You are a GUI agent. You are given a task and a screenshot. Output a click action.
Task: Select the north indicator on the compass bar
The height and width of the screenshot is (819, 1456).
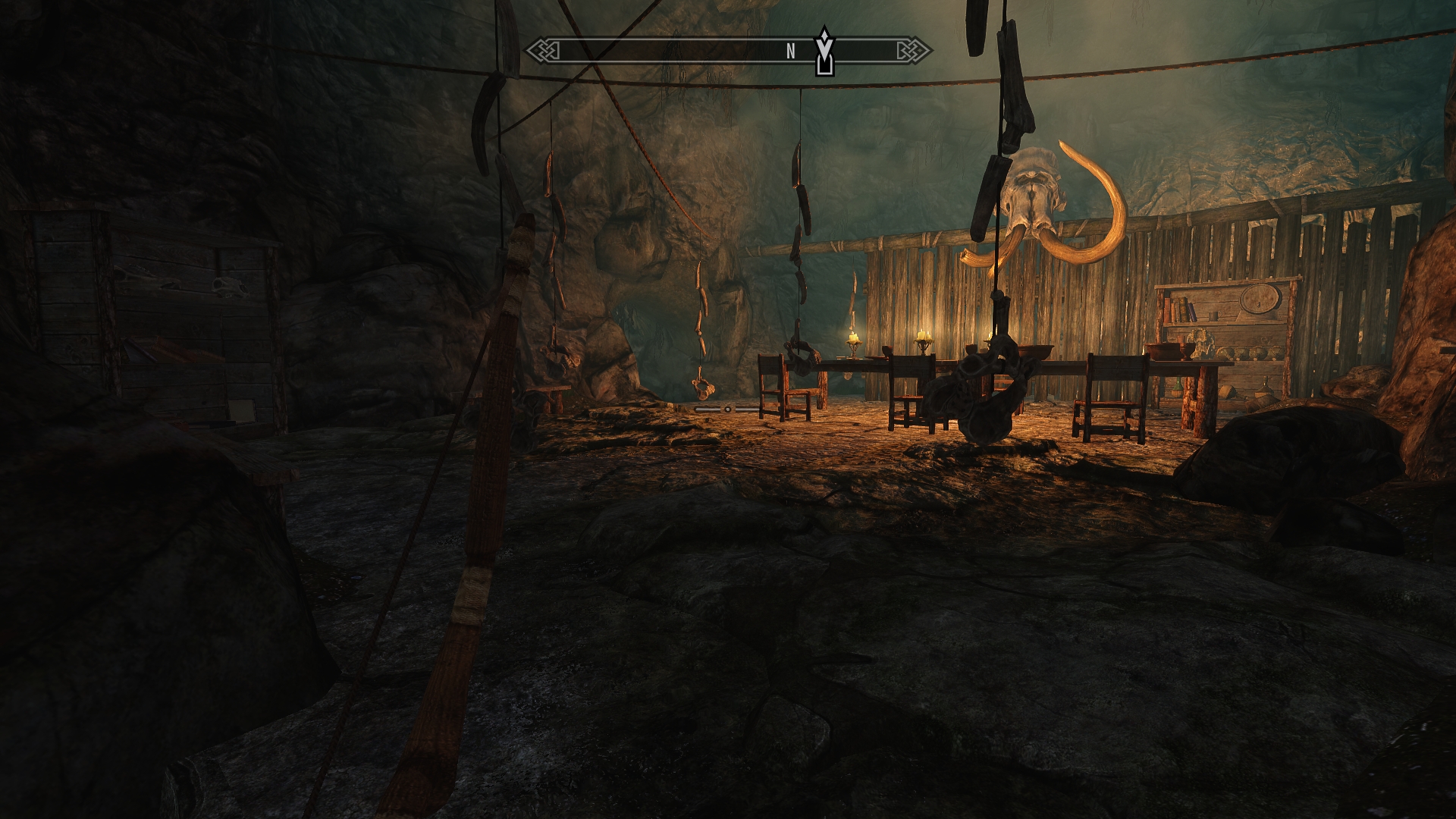tap(790, 52)
